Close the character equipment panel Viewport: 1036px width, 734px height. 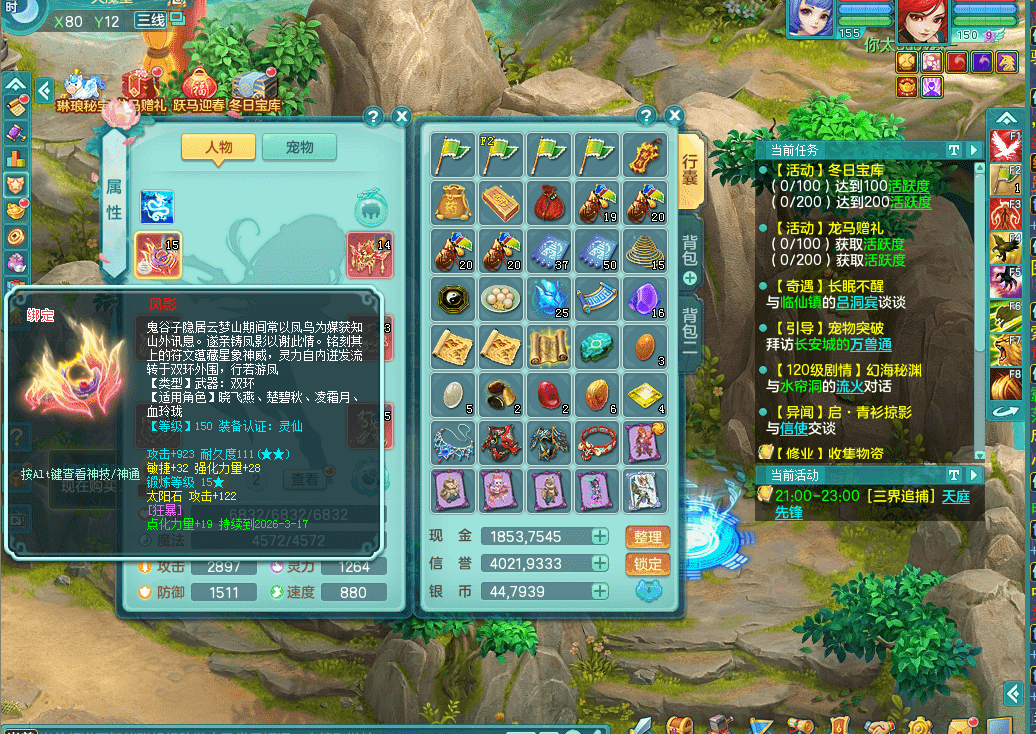[401, 116]
